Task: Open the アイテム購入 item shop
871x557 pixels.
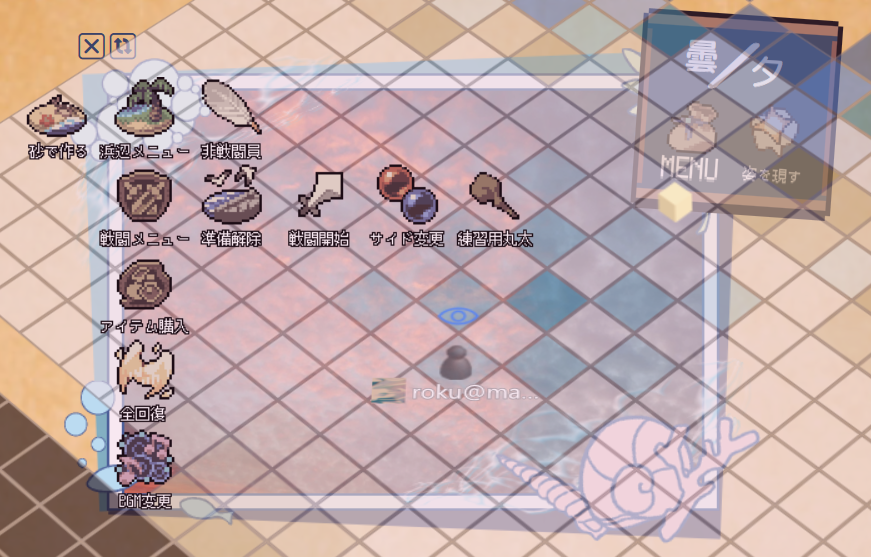Action: coord(144,284)
